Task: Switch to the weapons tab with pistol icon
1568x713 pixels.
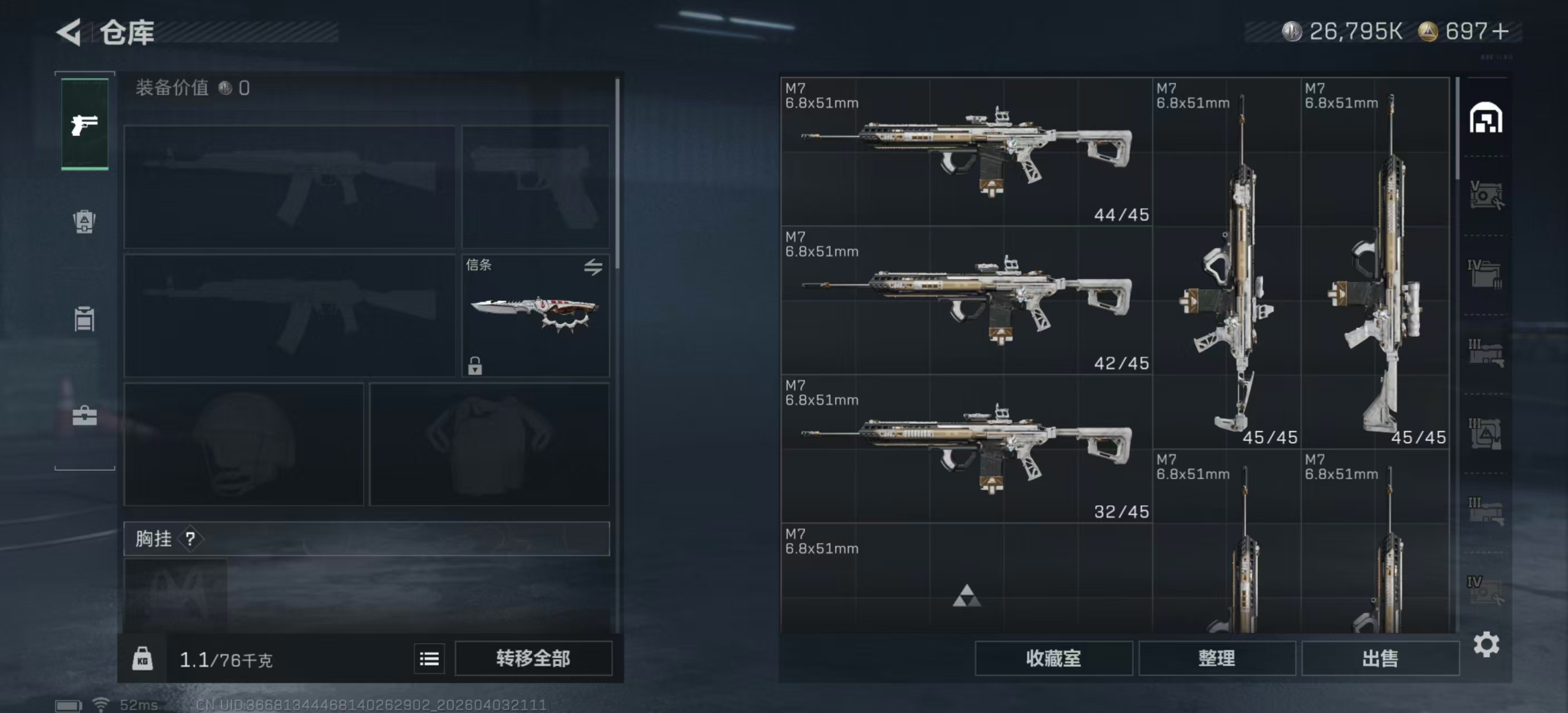Action: pos(84,124)
